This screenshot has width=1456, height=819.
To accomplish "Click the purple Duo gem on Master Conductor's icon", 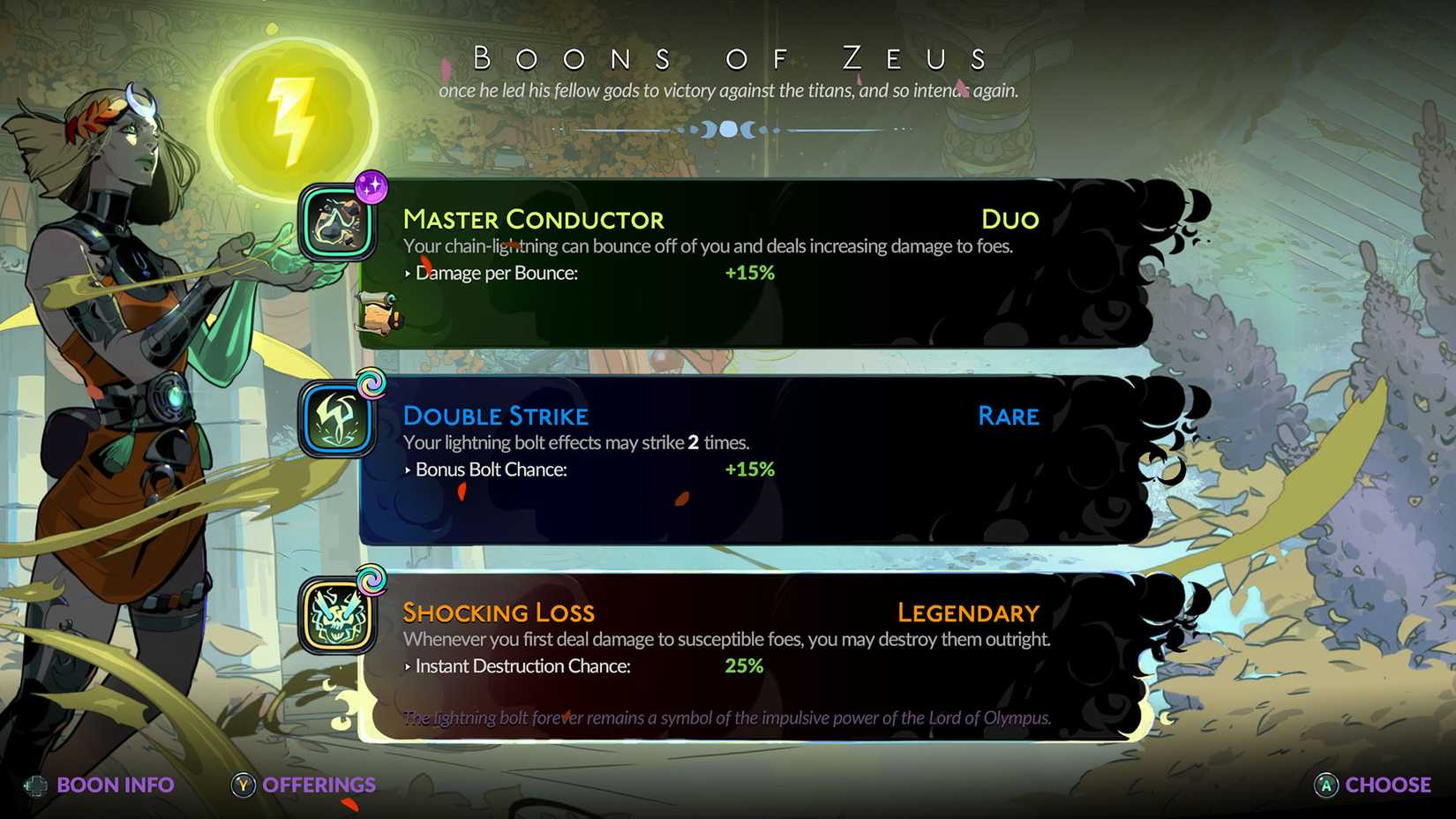I will tap(374, 187).
